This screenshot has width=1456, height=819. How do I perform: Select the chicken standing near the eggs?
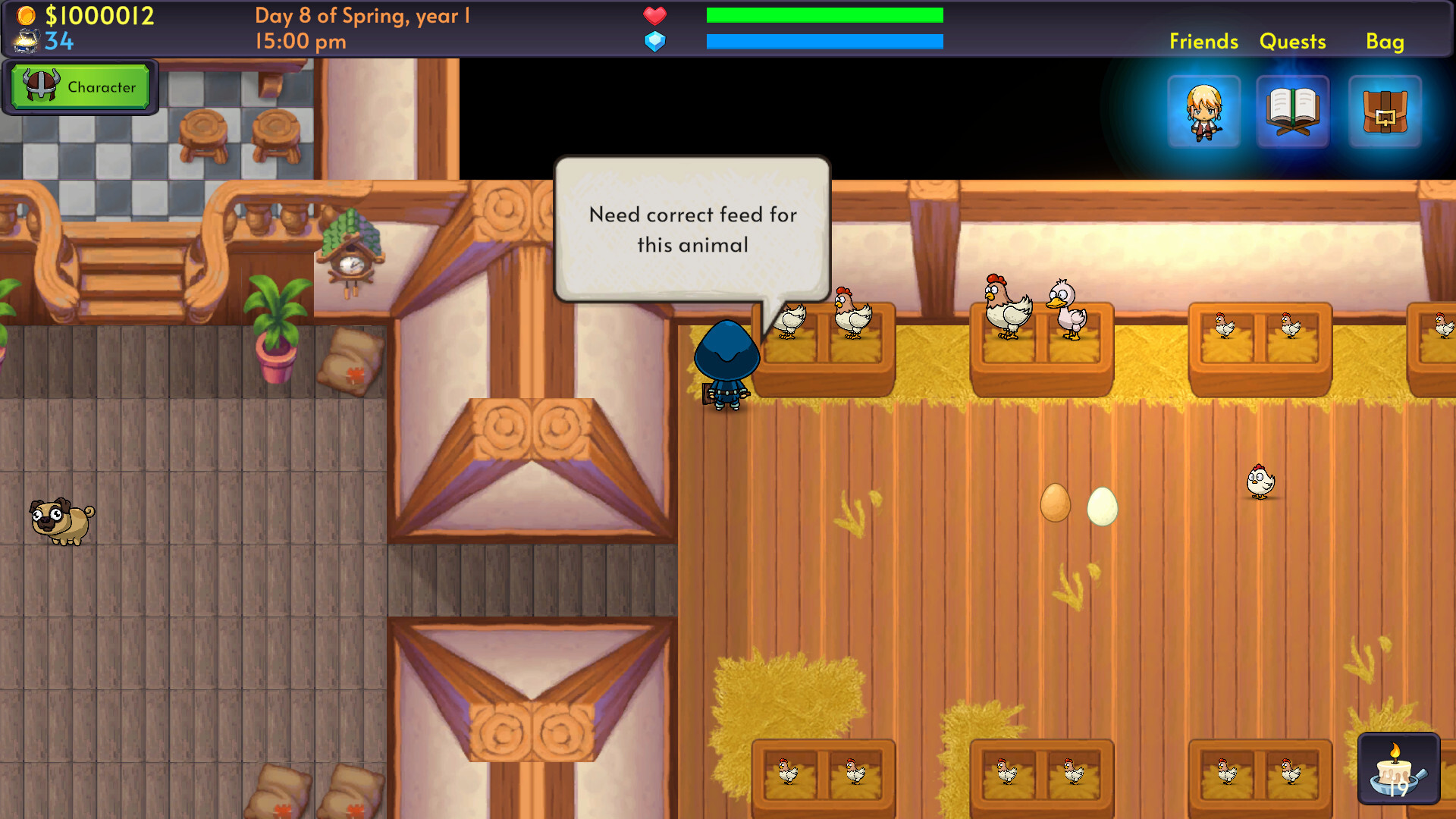pos(1260,481)
